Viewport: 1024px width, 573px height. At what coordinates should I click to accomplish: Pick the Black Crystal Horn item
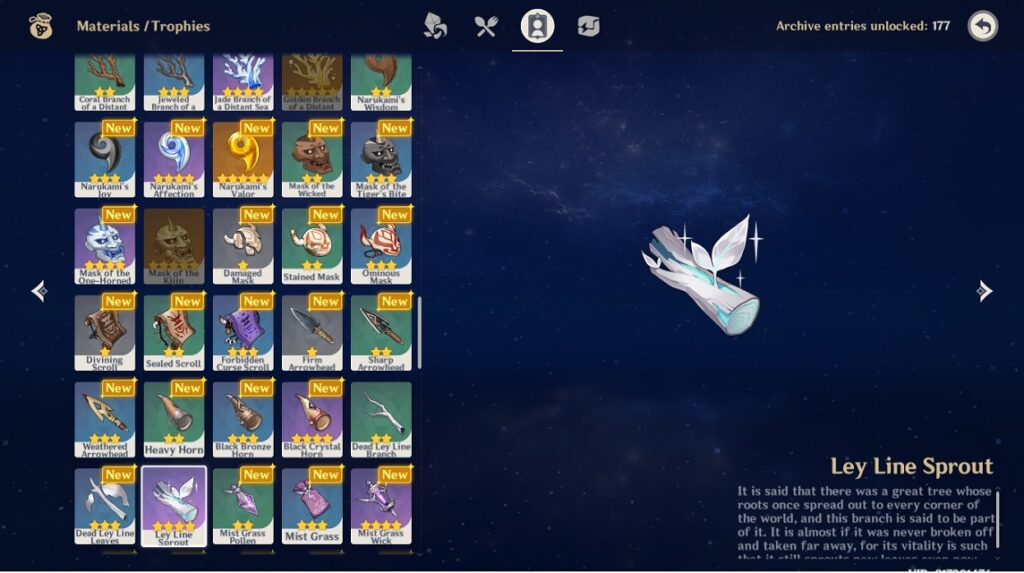click(x=312, y=419)
